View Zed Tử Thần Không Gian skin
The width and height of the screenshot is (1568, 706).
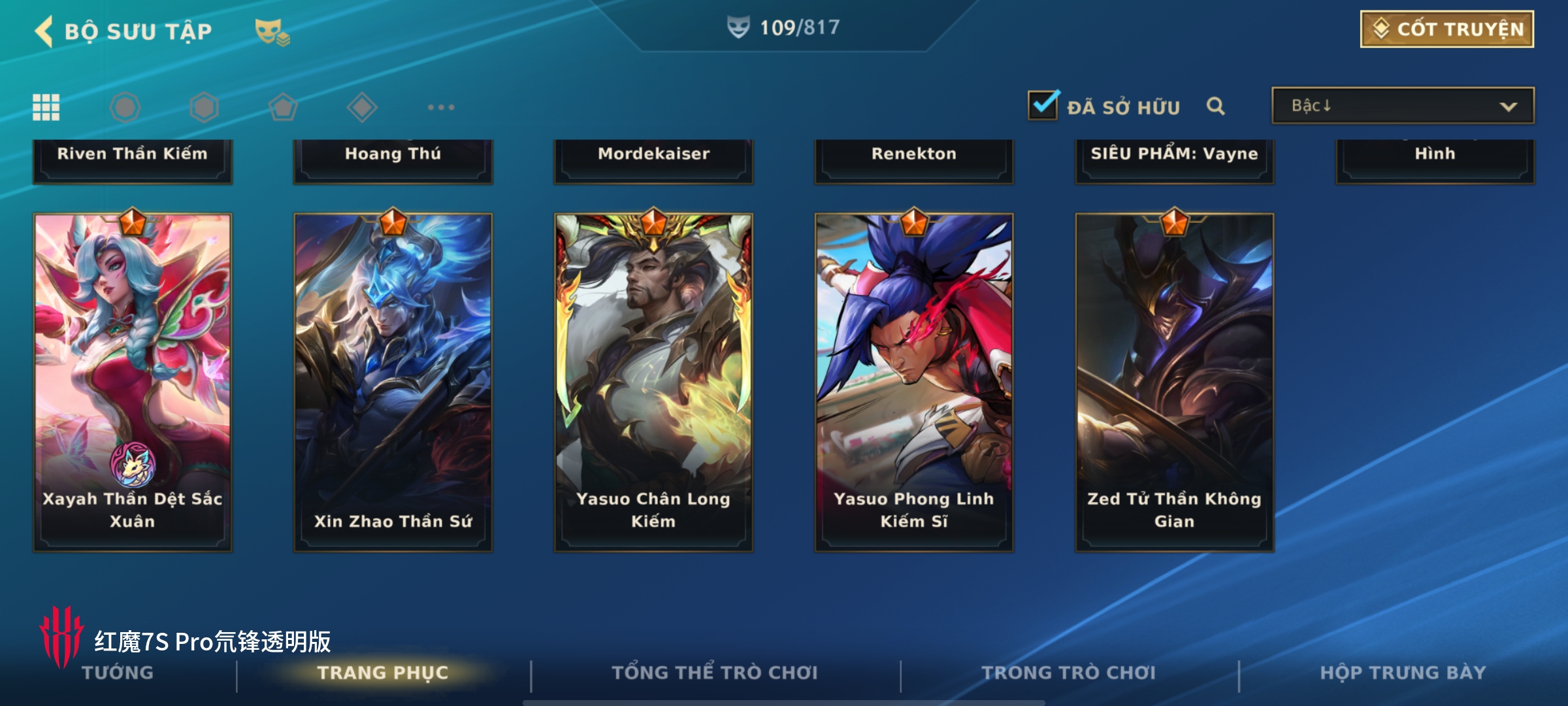coord(1174,382)
